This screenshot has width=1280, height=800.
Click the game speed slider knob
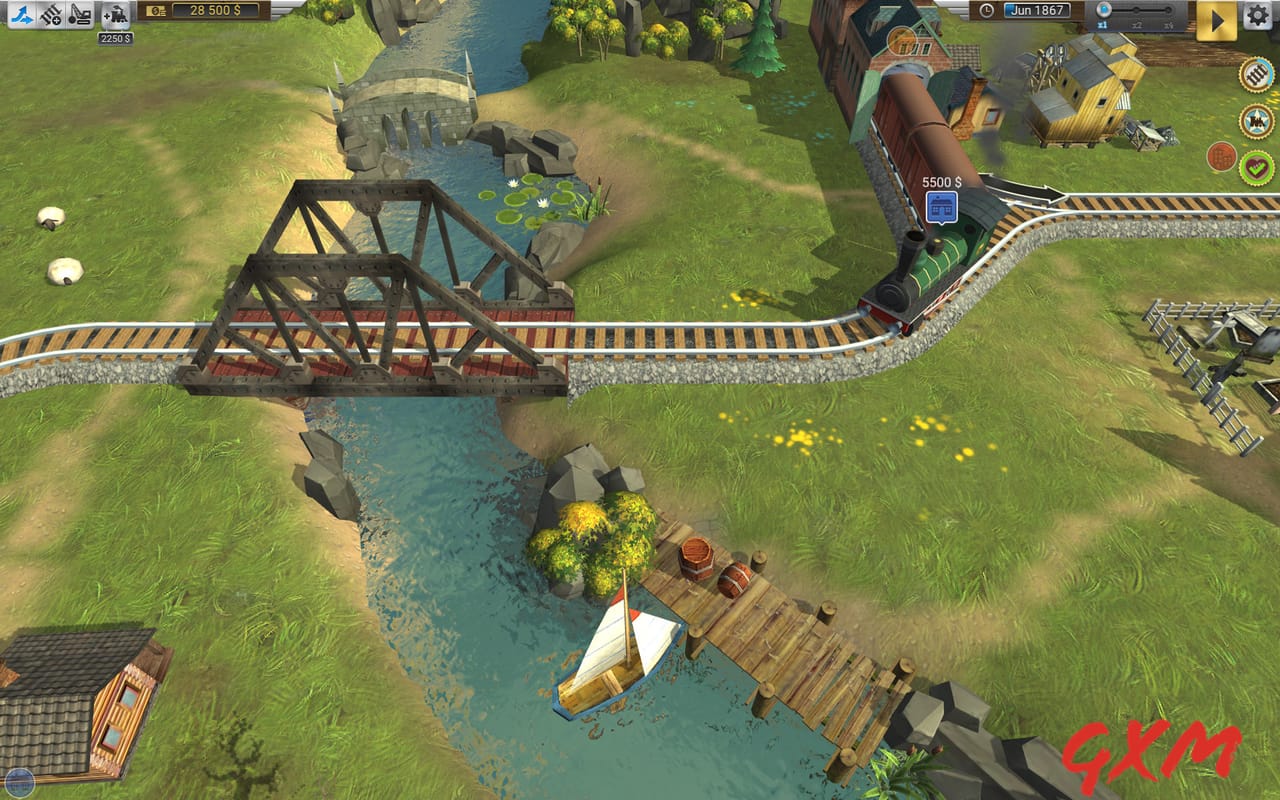coord(1104,10)
